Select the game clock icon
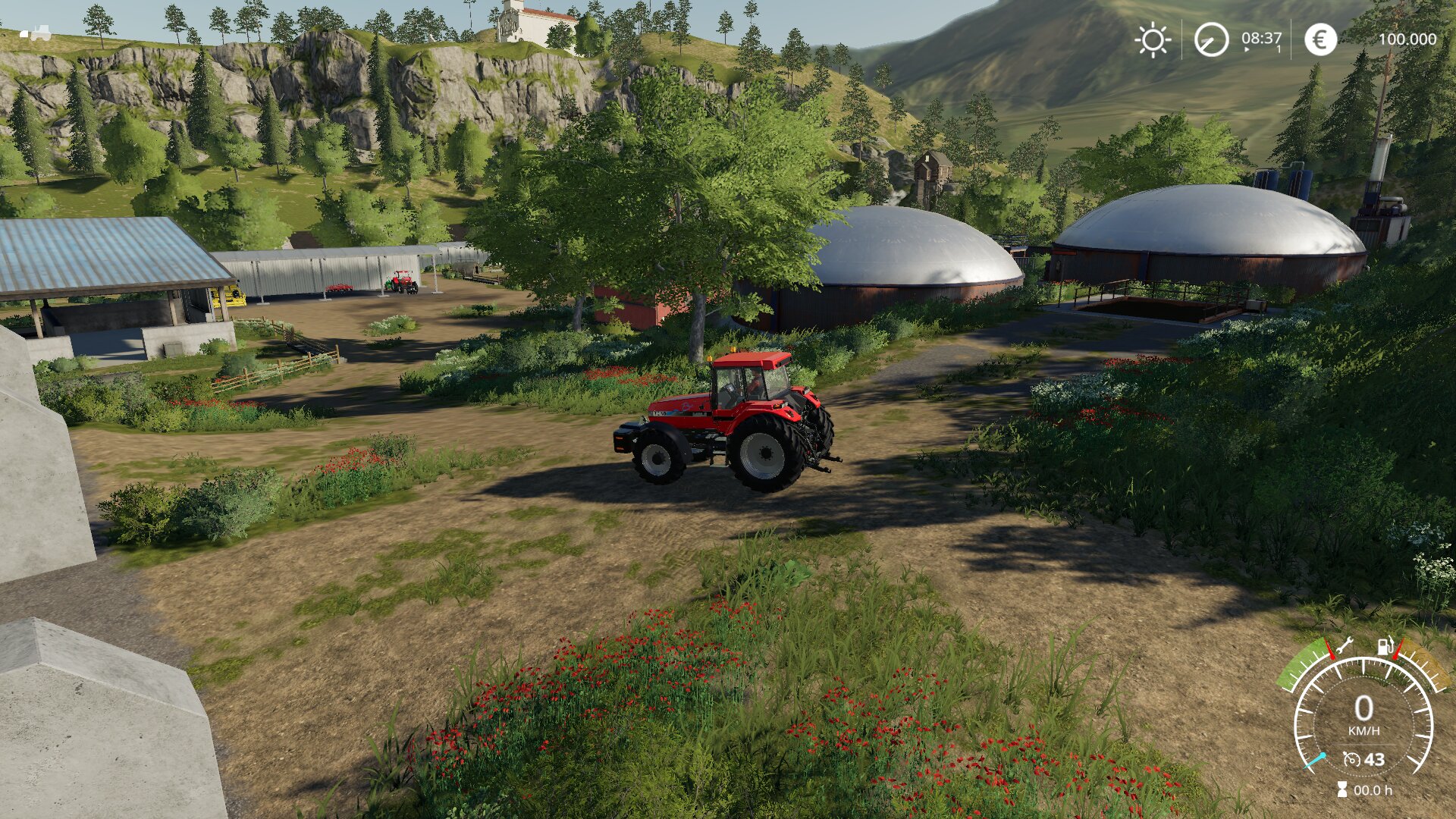1456x819 pixels. pos(1211,39)
